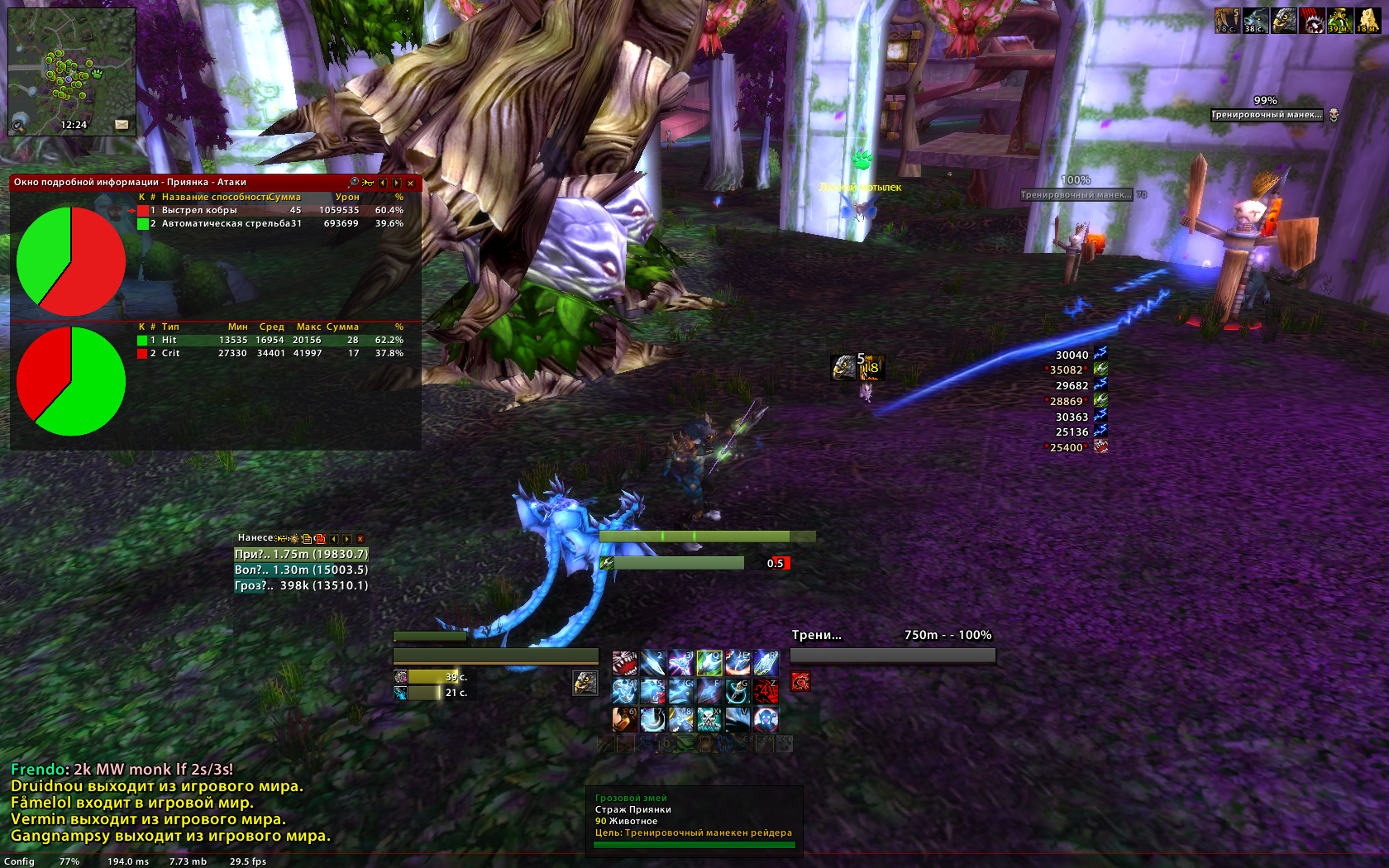Use the blue goblin target ability
The image size is (1389, 868).
766,720
